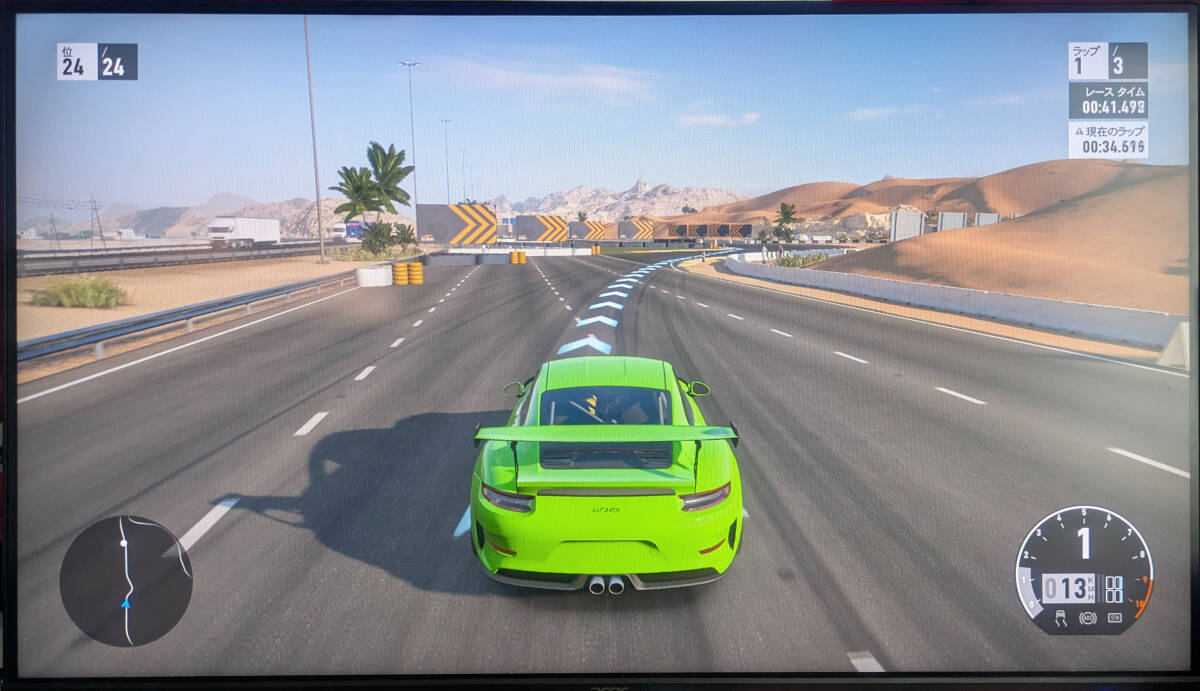
Task: Toggle the traction control icon
Action: (x=1060, y=618)
